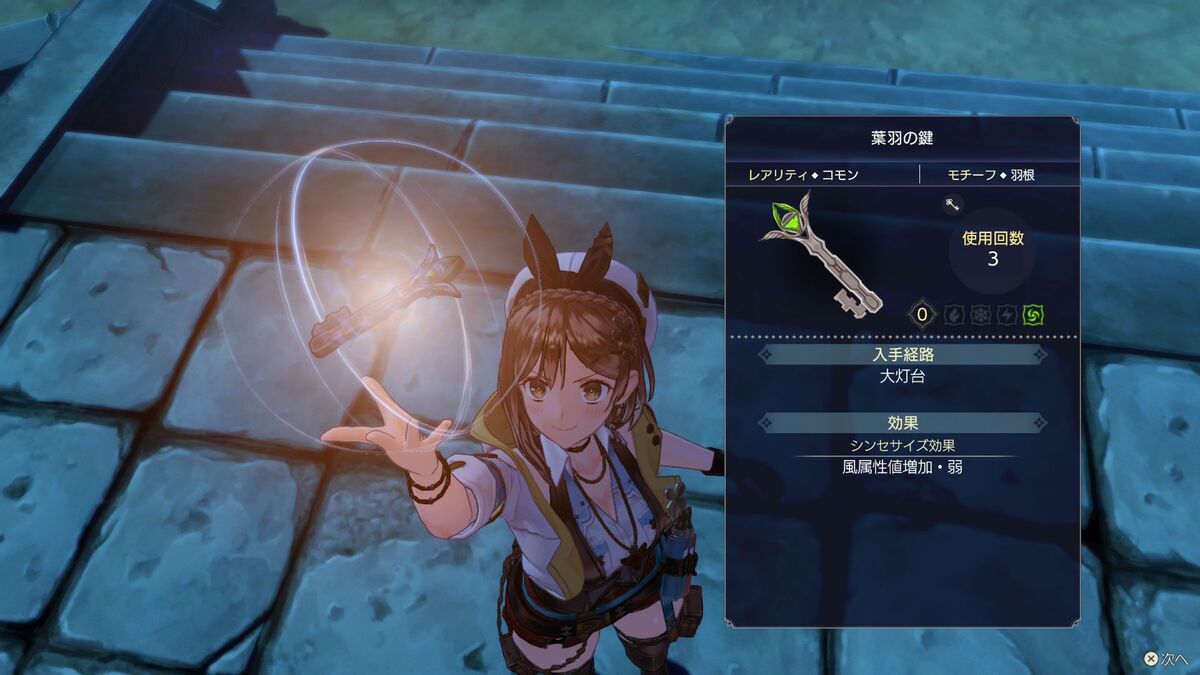Screen dimensions: 1200x675
Task: Advance with the 次へ button
Action: (1165, 660)
